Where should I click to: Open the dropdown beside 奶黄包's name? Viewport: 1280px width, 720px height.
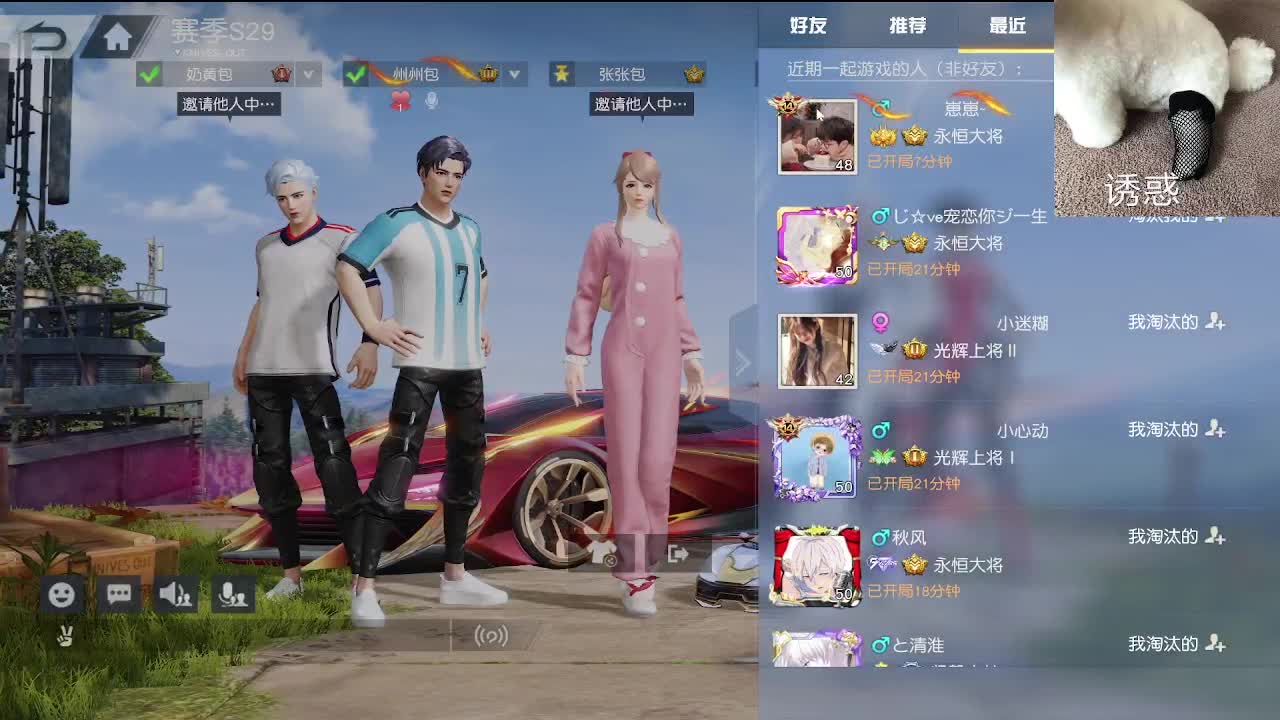point(308,73)
